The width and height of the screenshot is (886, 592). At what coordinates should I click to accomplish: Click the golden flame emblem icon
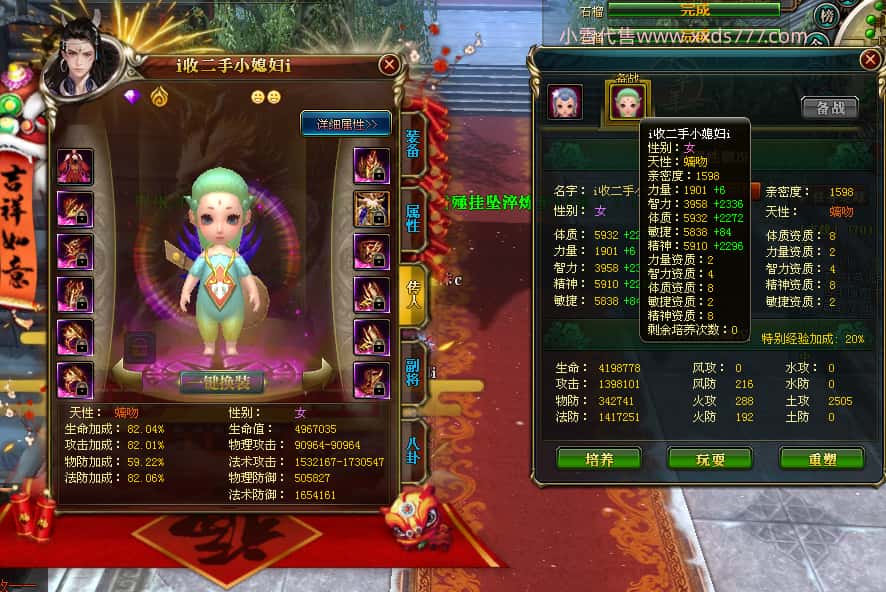pos(159,97)
